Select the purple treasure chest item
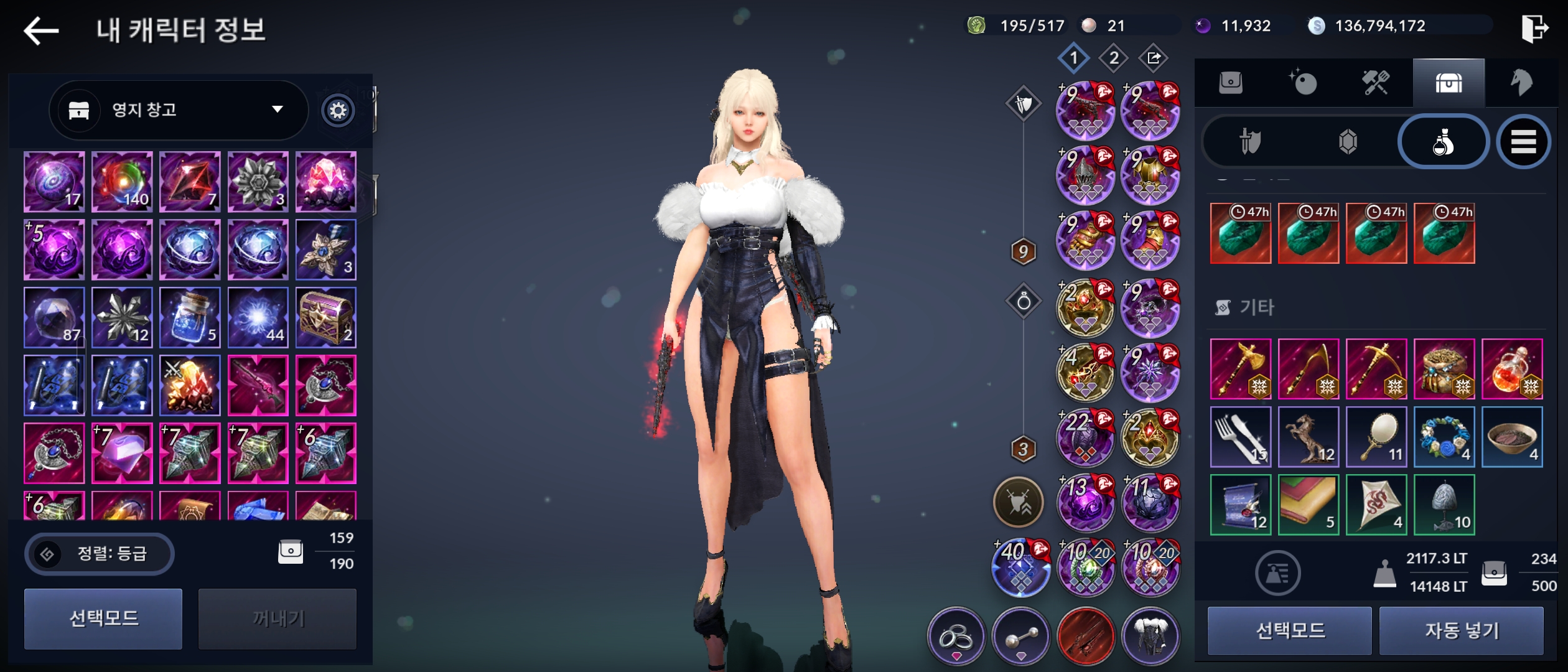 [326, 317]
